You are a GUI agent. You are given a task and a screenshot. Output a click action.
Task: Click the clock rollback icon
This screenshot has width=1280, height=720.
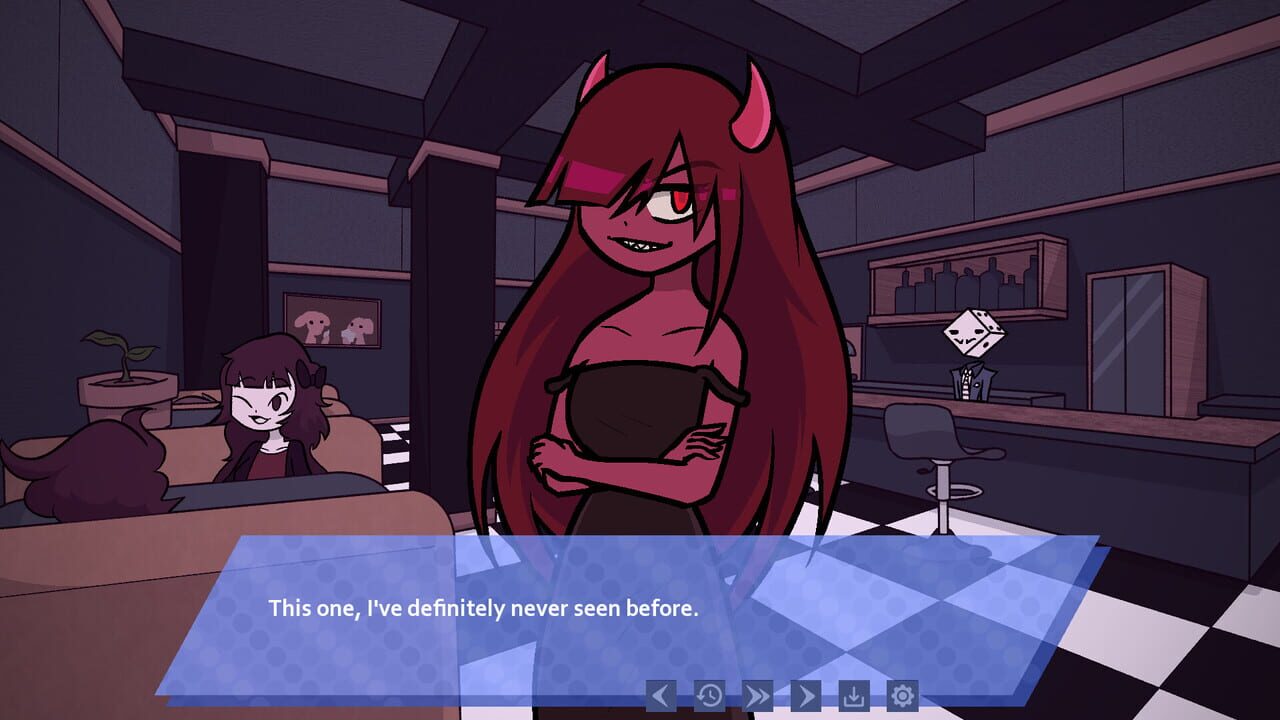point(709,695)
